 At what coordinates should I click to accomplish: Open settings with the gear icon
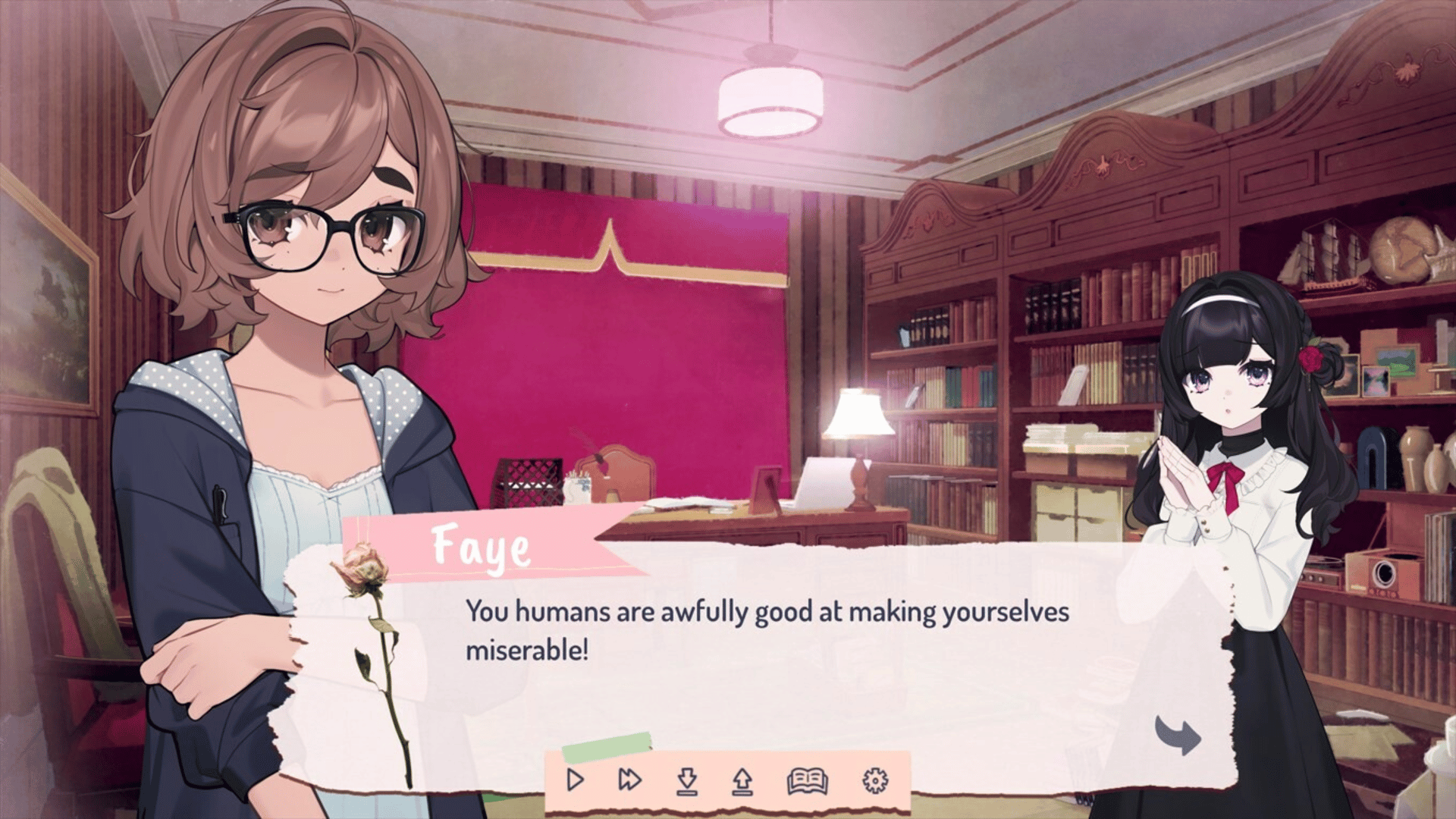tap(874, 780)
